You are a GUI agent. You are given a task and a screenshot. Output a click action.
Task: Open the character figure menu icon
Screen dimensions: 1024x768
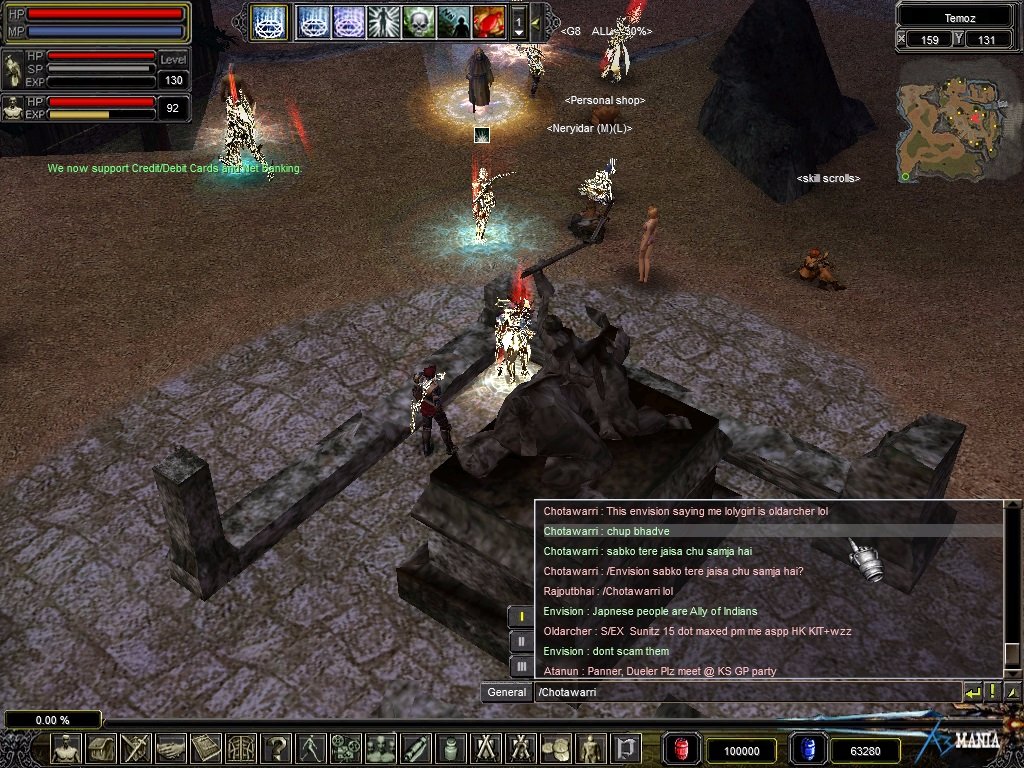pyautogui.click(x=67, y=748)
